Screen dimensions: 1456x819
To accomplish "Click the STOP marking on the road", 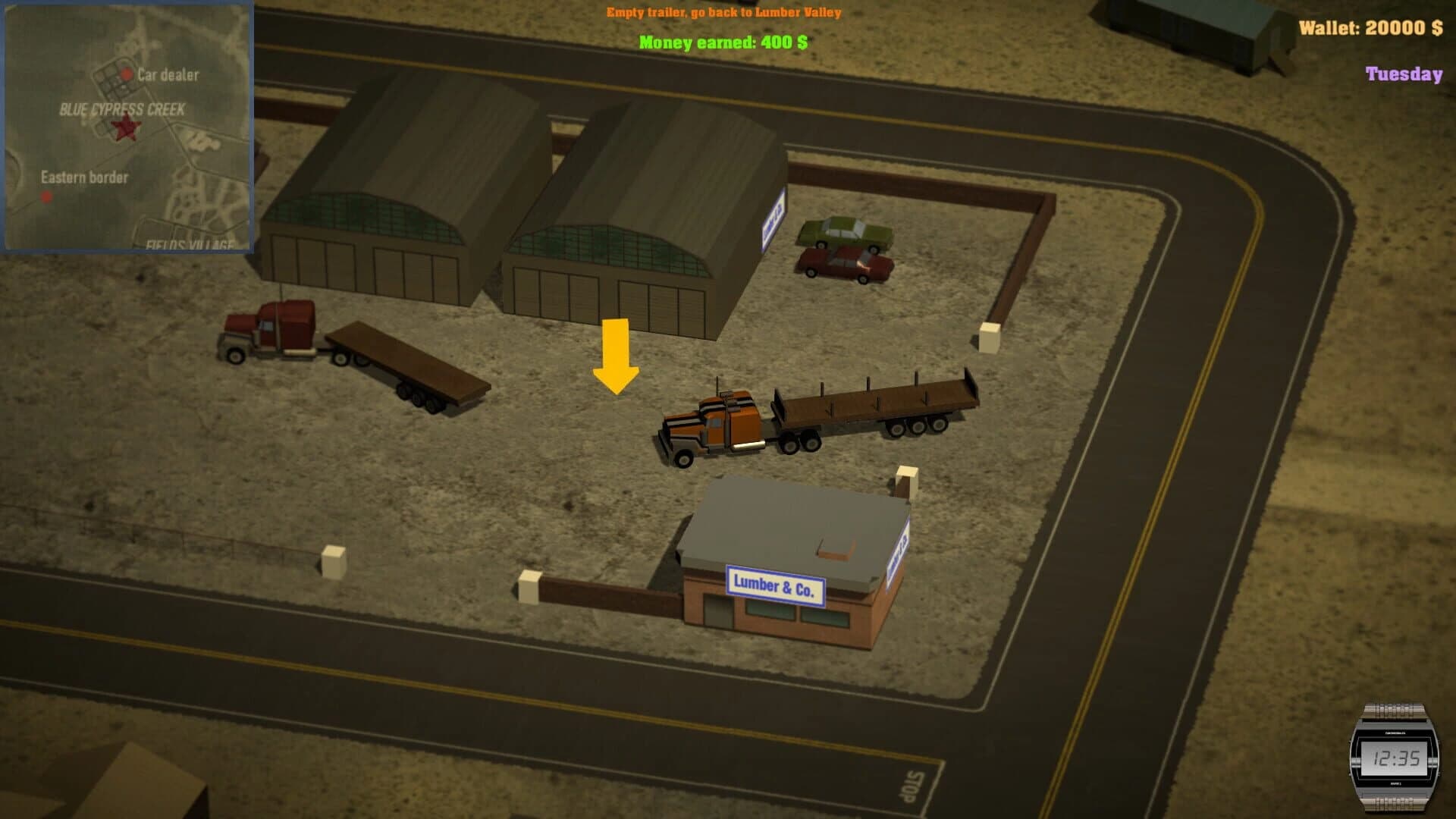I will pos(910,786).
